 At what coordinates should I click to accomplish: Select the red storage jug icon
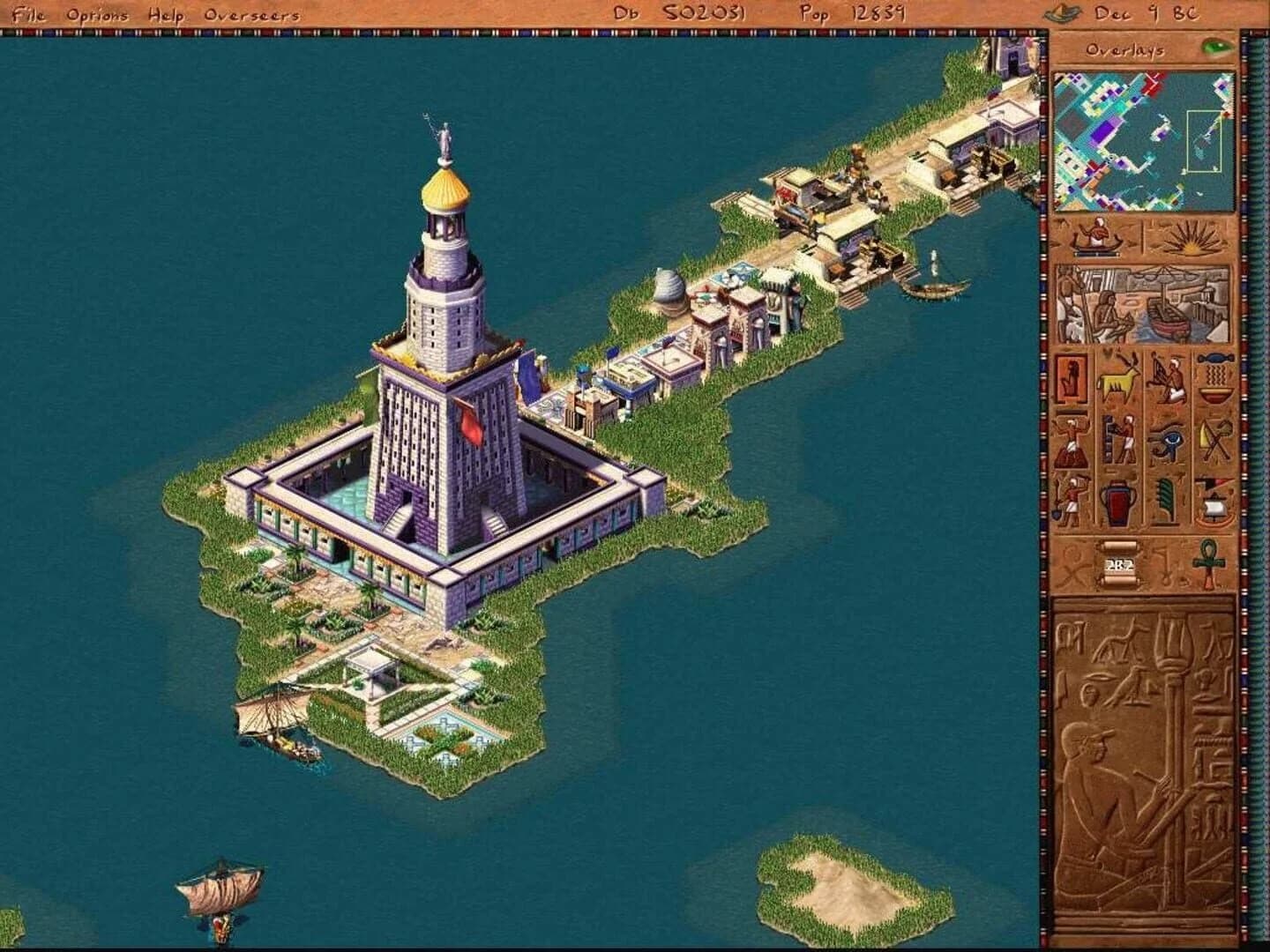(x=1116, y=501)
